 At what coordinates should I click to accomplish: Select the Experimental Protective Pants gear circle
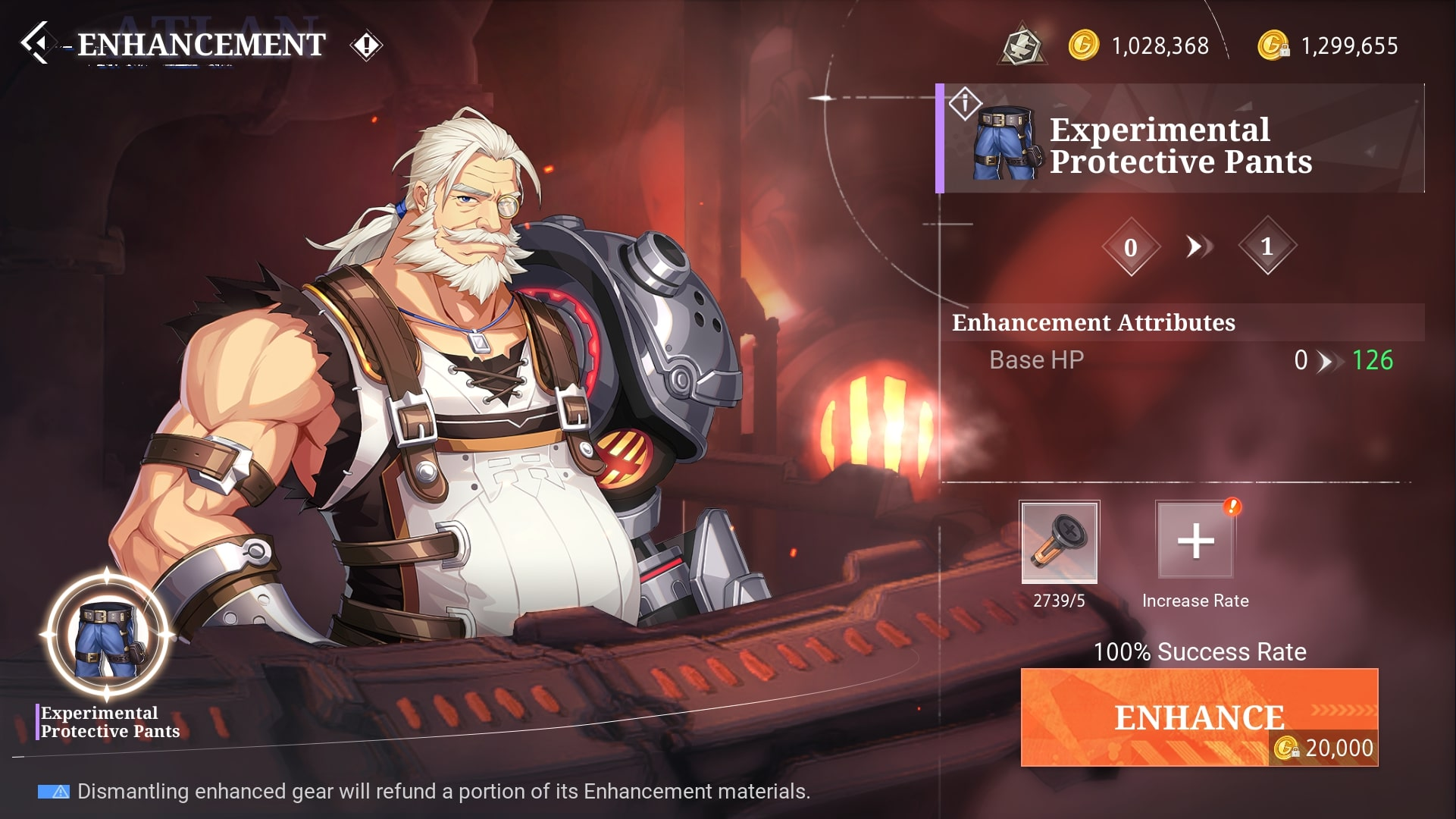(x=107, y=636)
